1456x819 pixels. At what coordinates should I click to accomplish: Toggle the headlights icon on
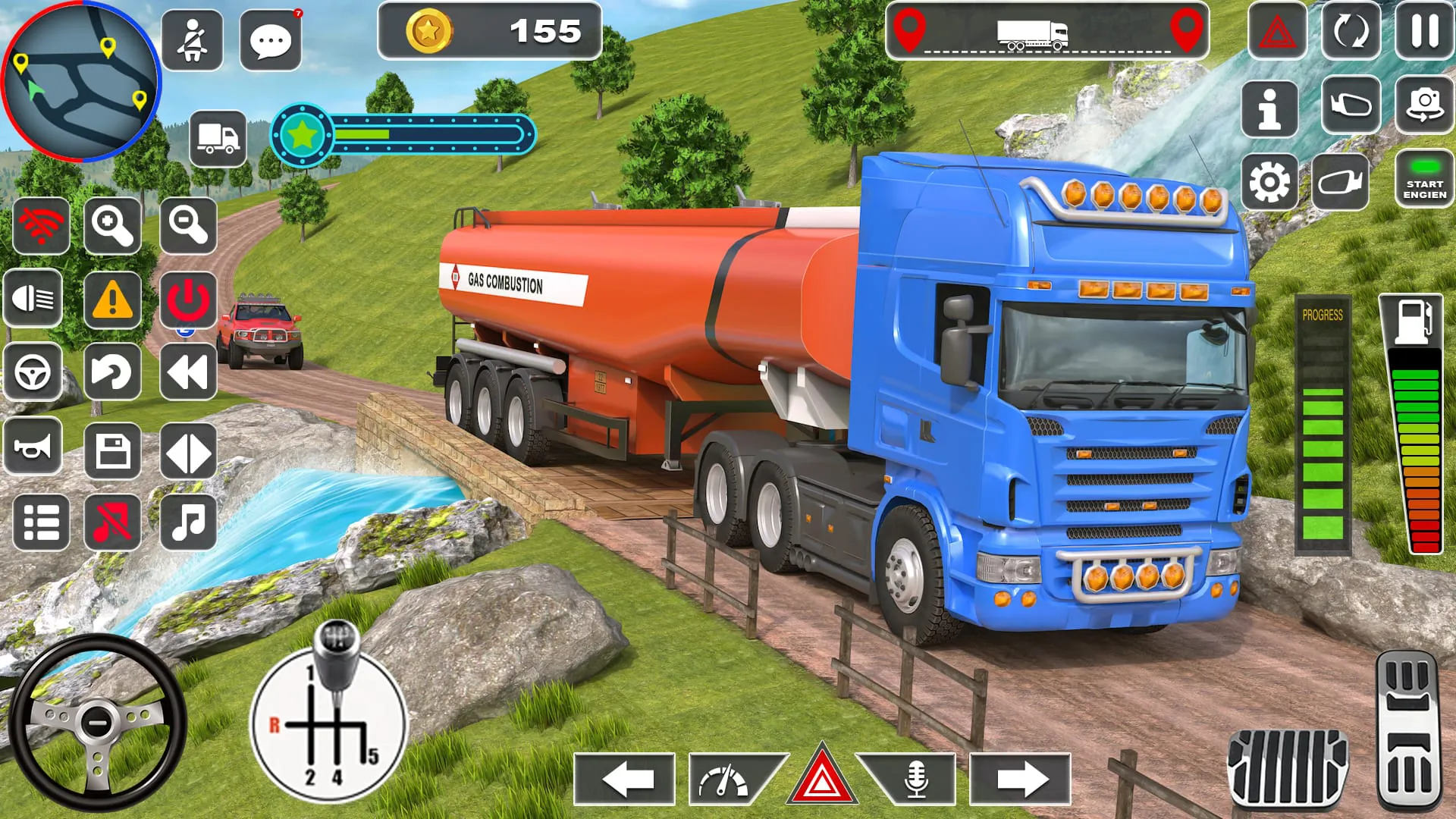tap(33, 299)
